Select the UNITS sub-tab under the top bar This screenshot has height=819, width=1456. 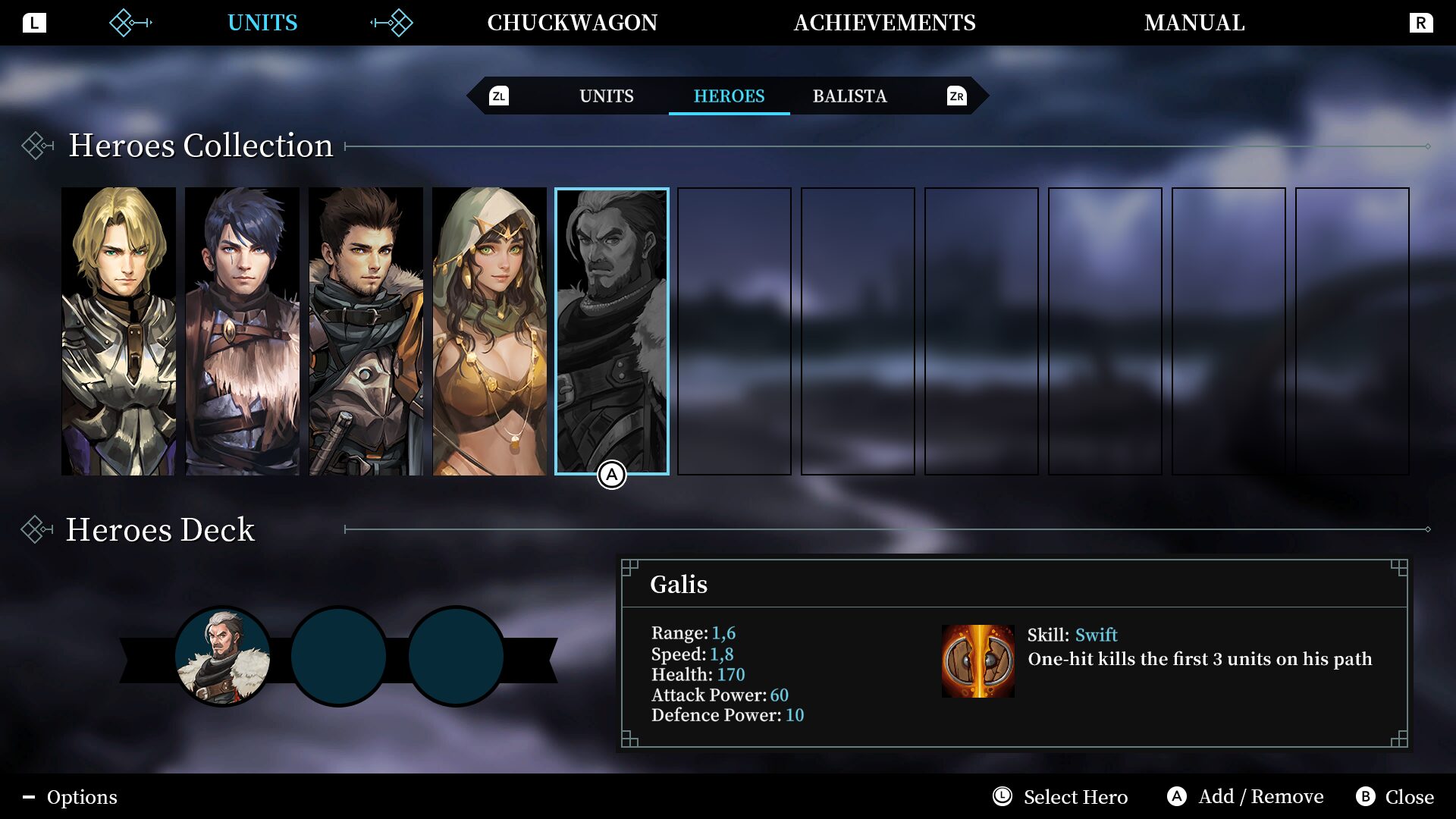pyautogui.click(x=606, y=96)
